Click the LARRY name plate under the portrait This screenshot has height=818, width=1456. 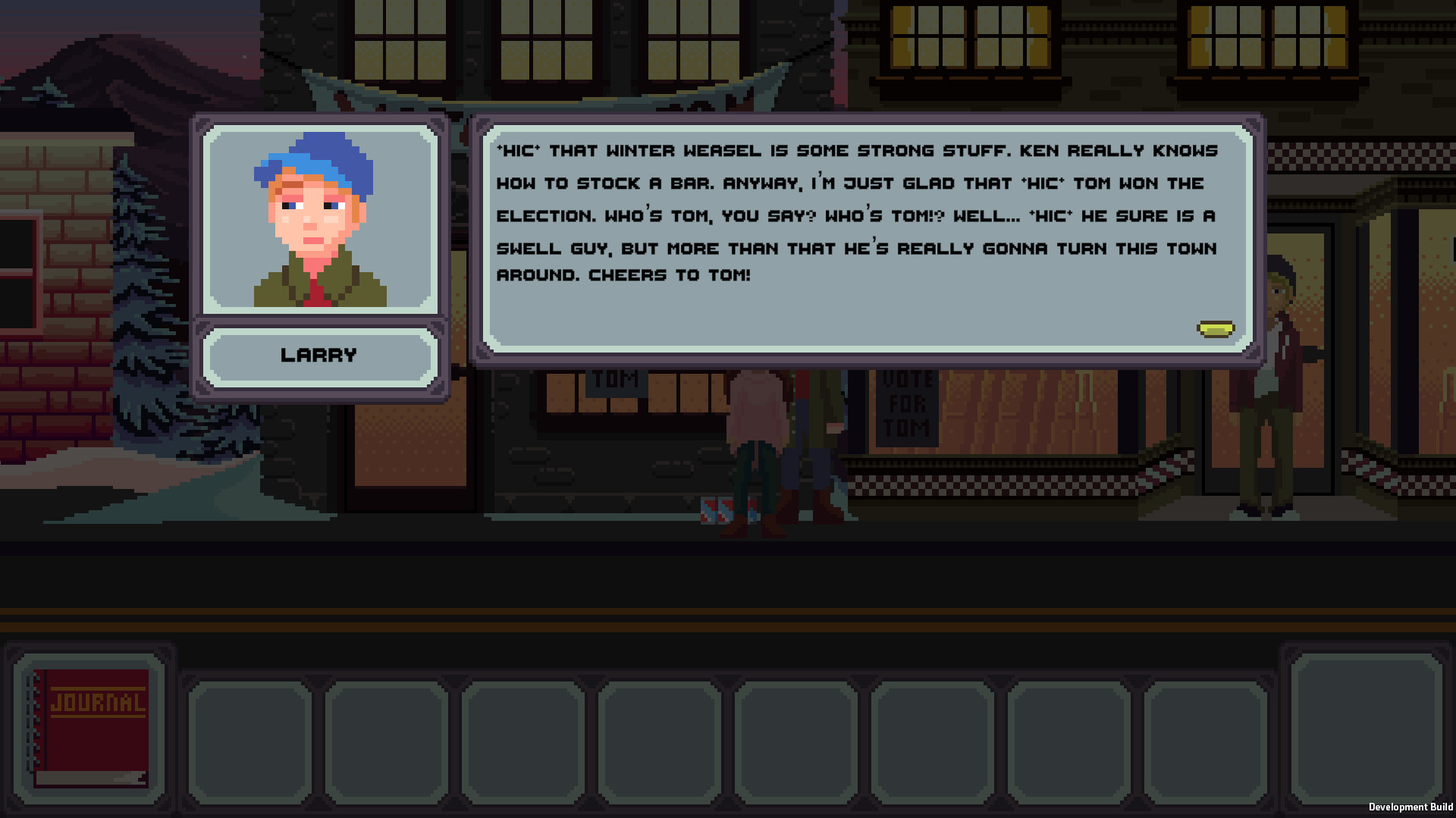(x=319, y=354)
